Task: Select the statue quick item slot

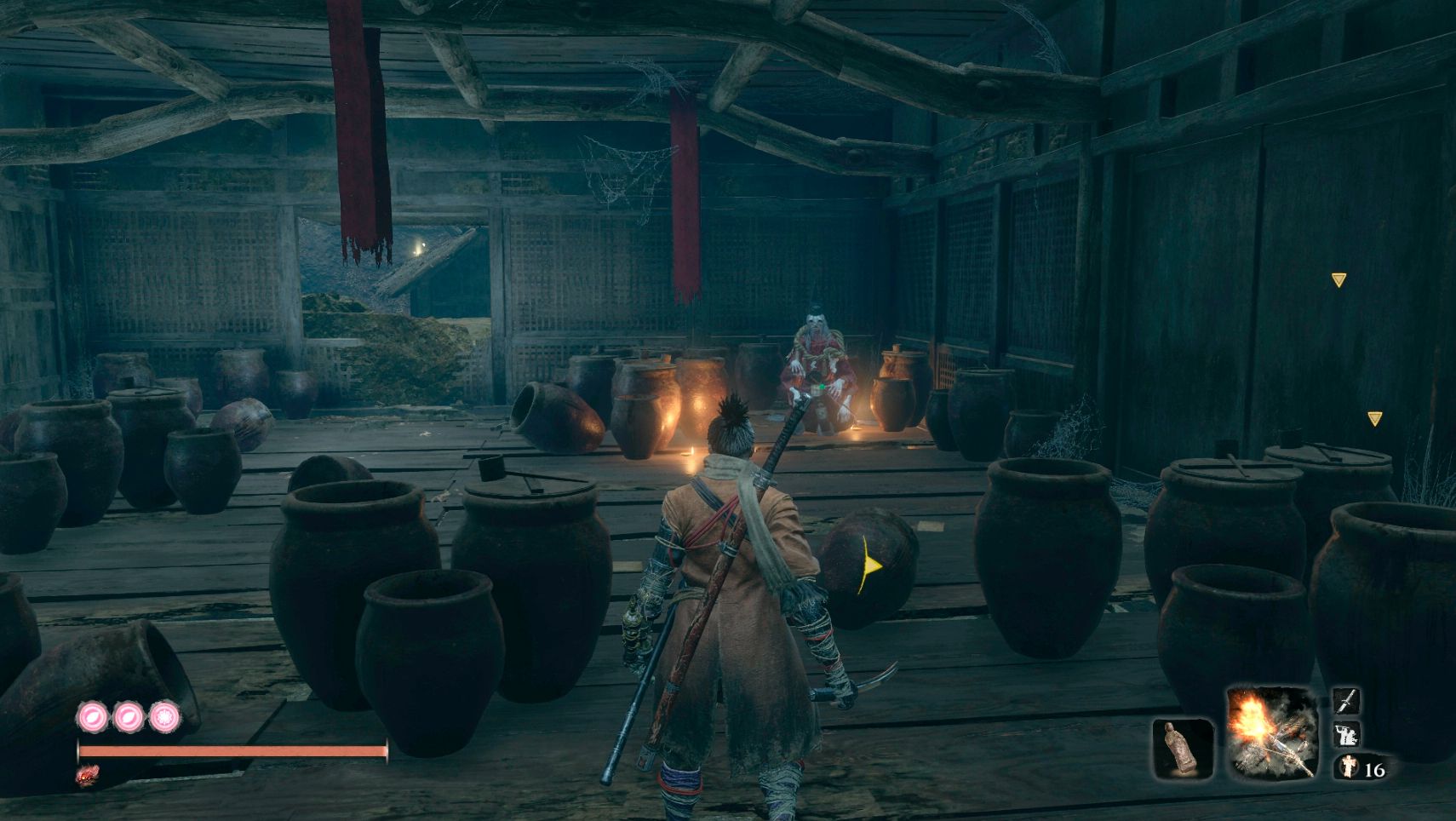Action: (x=1183, y=749)
